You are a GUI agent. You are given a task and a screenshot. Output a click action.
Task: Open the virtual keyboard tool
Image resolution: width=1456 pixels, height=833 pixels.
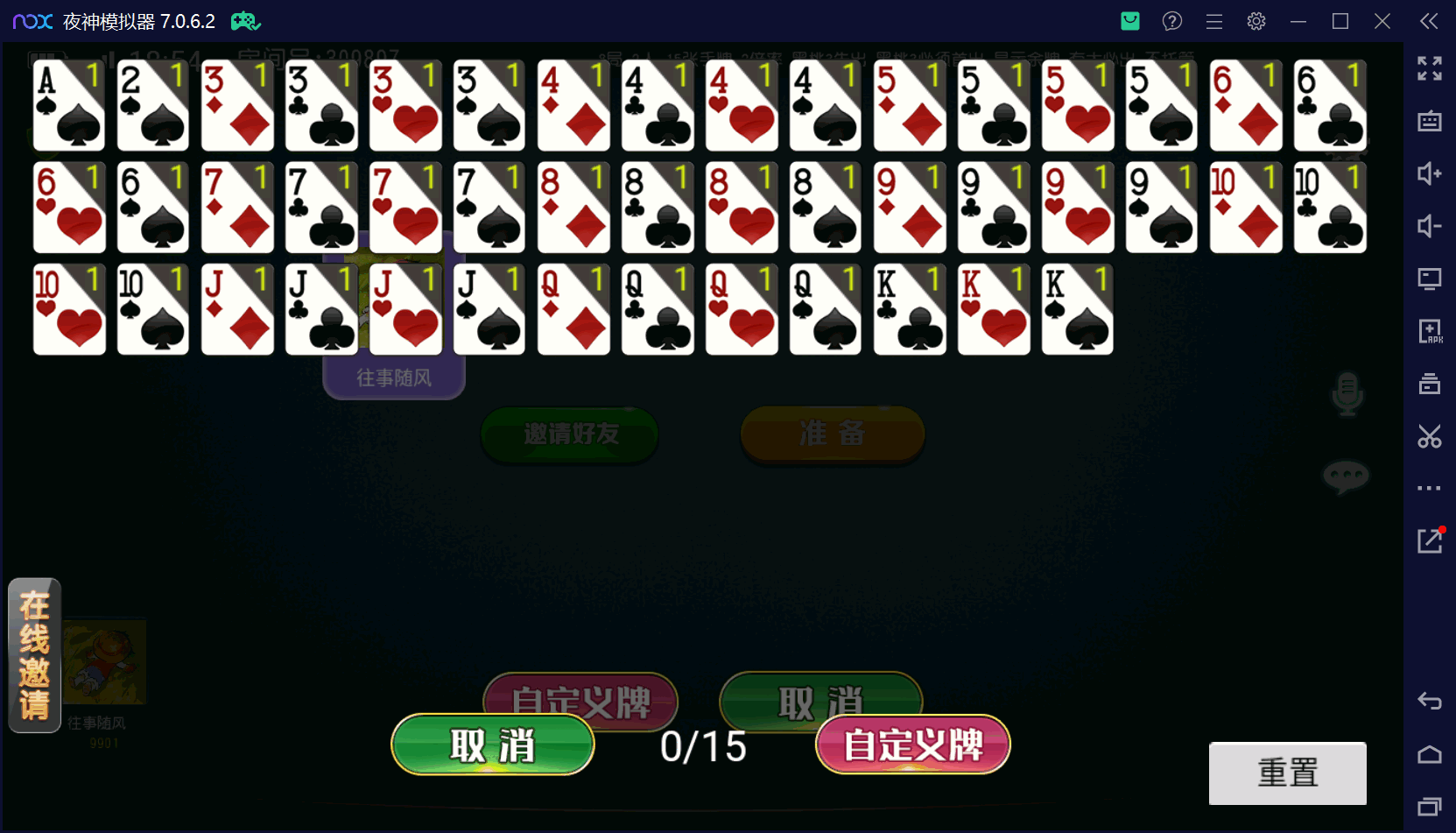point(1429,122)
